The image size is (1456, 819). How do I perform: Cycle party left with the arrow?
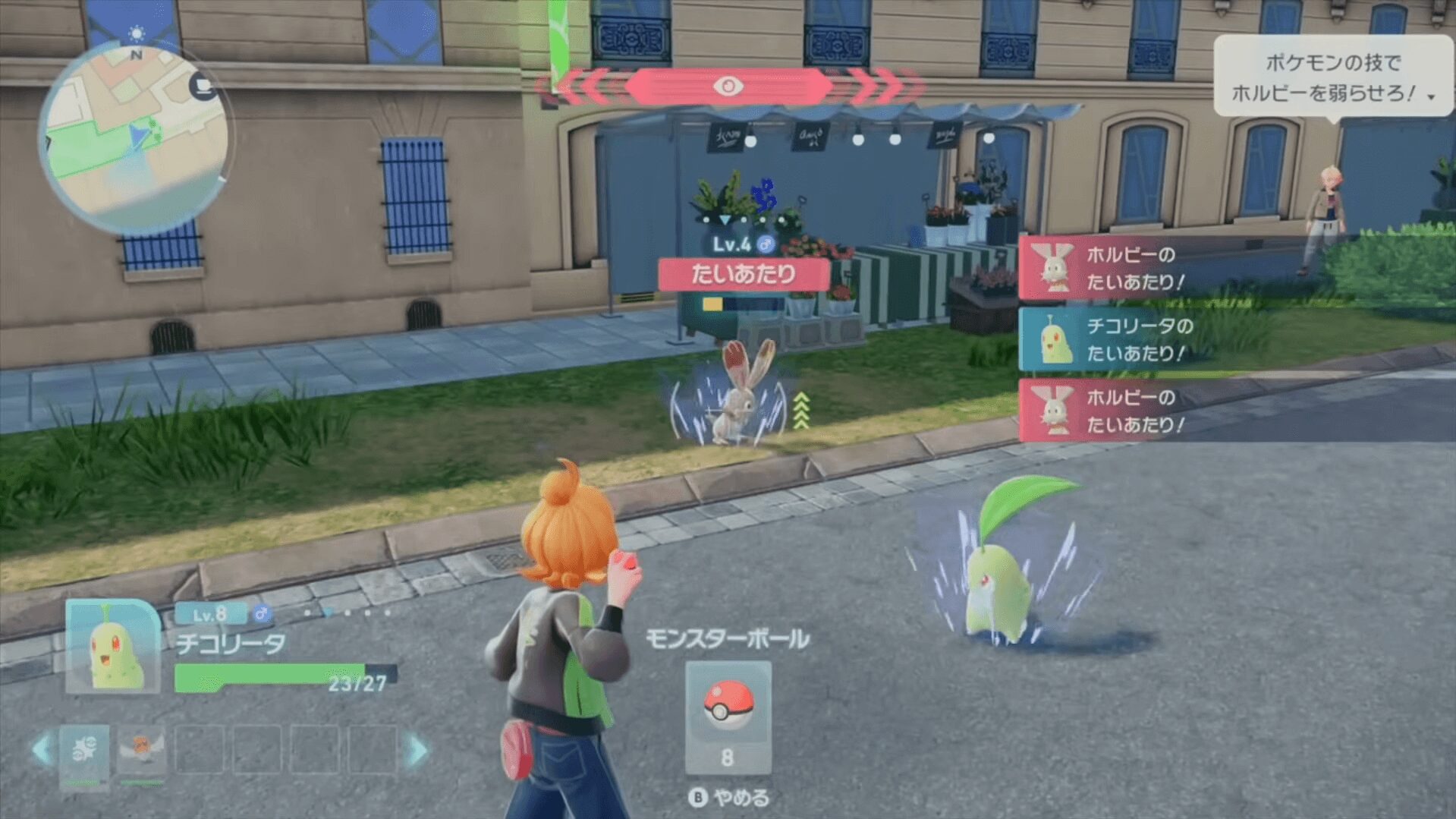(42, 750)
